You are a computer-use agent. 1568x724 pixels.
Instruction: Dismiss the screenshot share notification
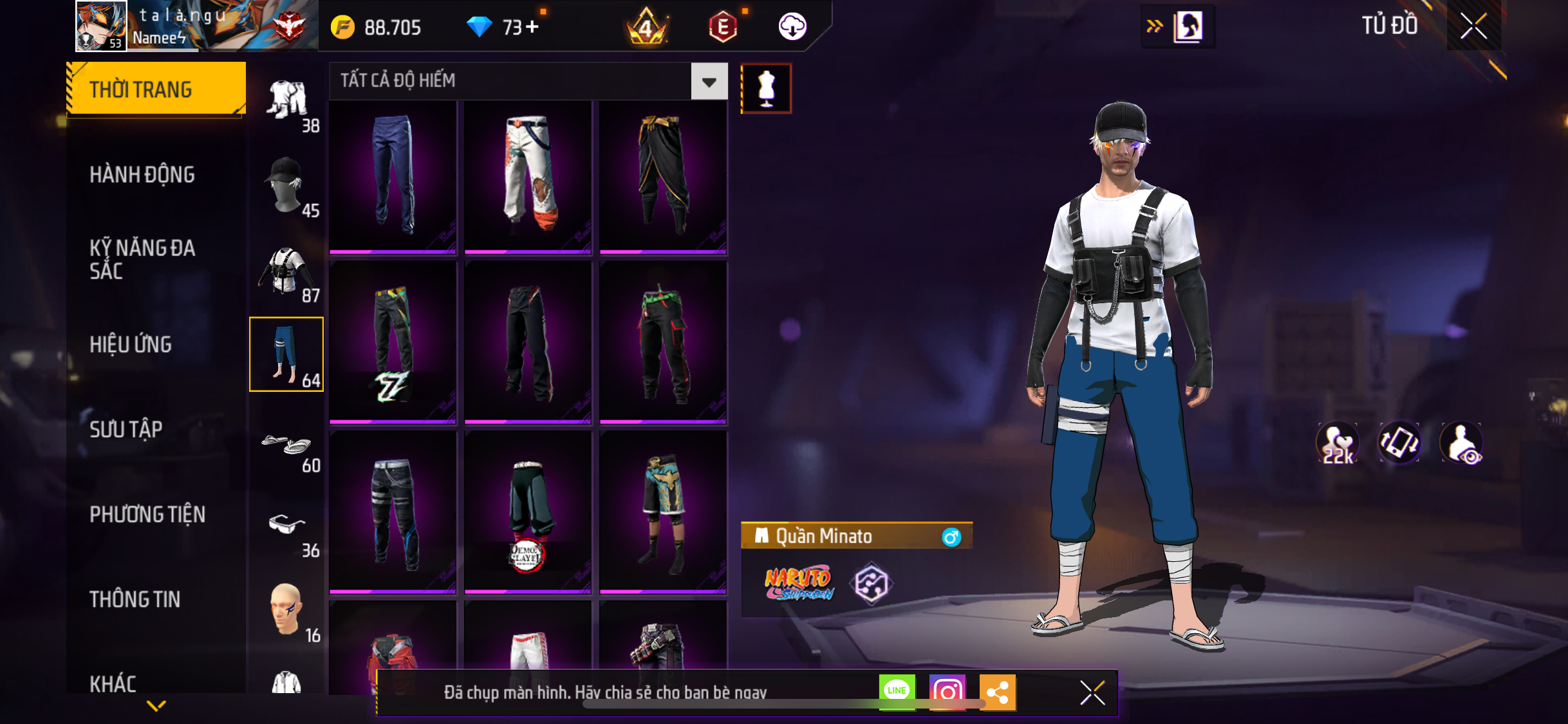coord(1092,693)
